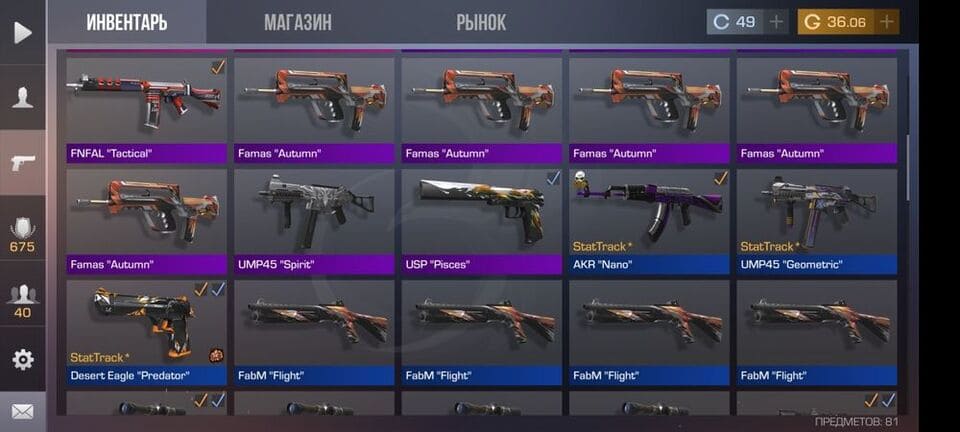Switch to the Магазин tab
960x432 pixels.
click(298, 22)
